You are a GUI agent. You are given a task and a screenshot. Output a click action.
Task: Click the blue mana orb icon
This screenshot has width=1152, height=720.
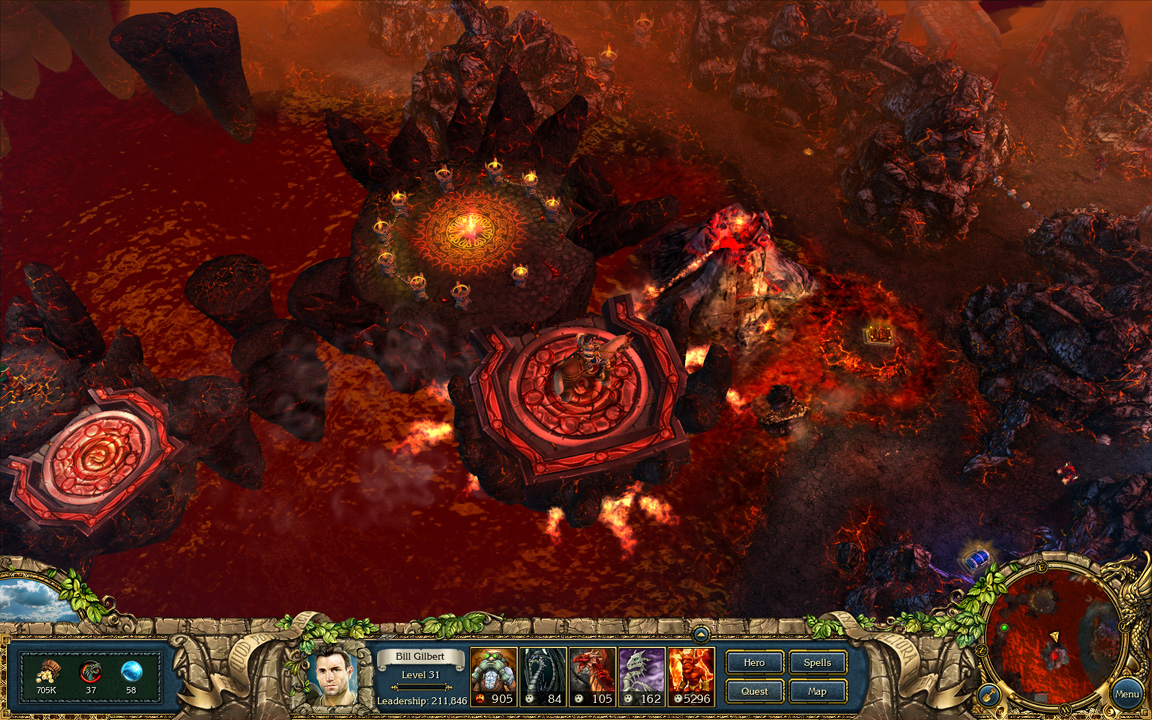131,671
